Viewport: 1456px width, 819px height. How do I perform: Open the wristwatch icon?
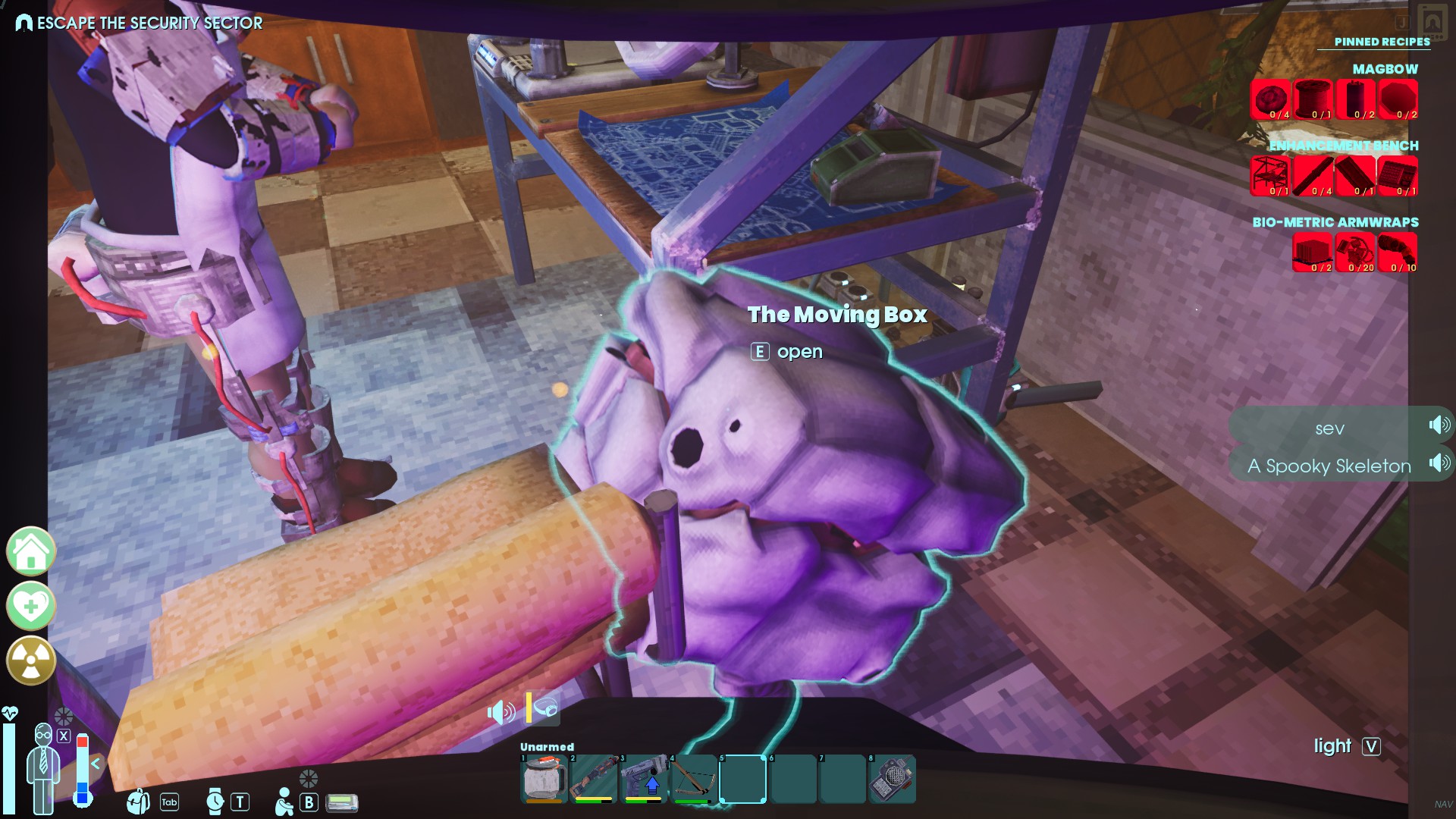[215, 802]
